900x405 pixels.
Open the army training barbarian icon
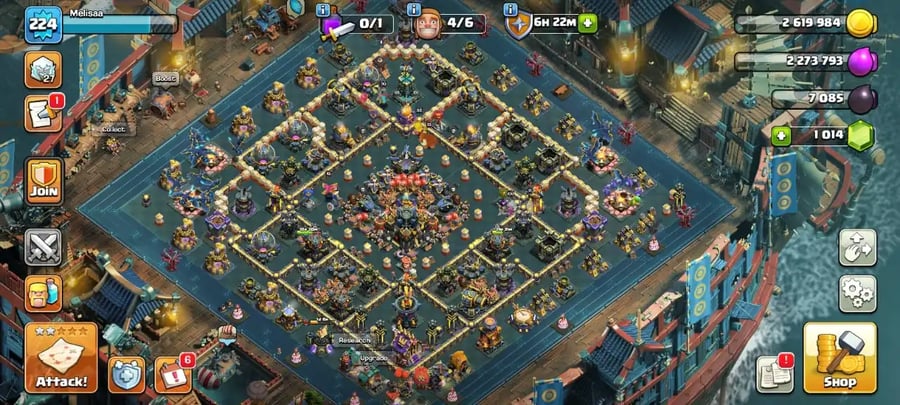[43, 294]
